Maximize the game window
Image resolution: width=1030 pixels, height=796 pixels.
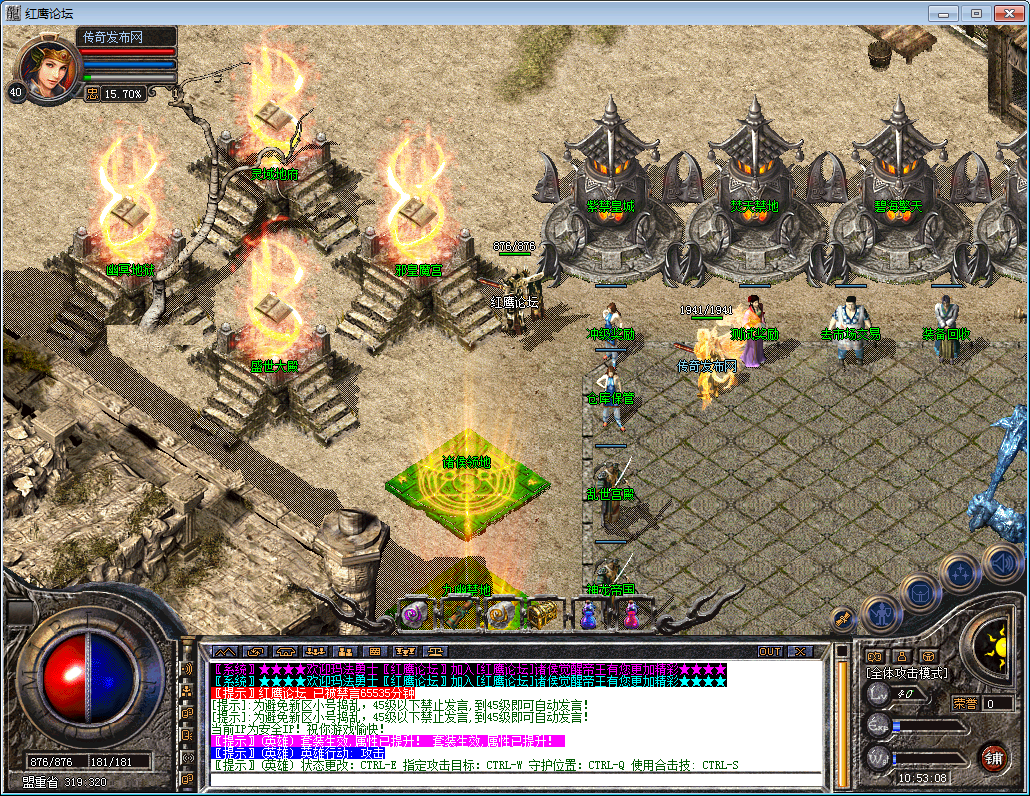tap(976, 13)
